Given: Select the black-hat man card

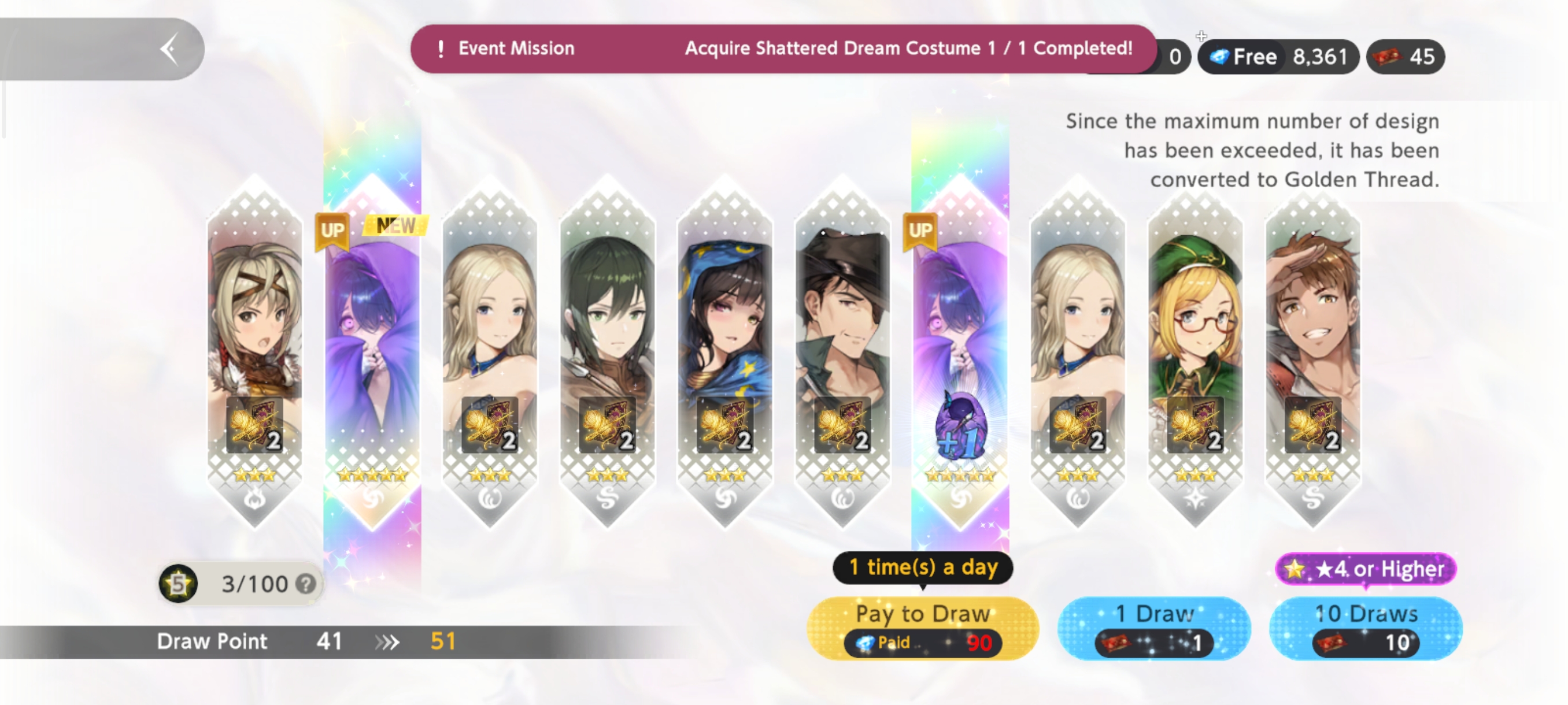Looking at the screenshot, I should 842,353.
